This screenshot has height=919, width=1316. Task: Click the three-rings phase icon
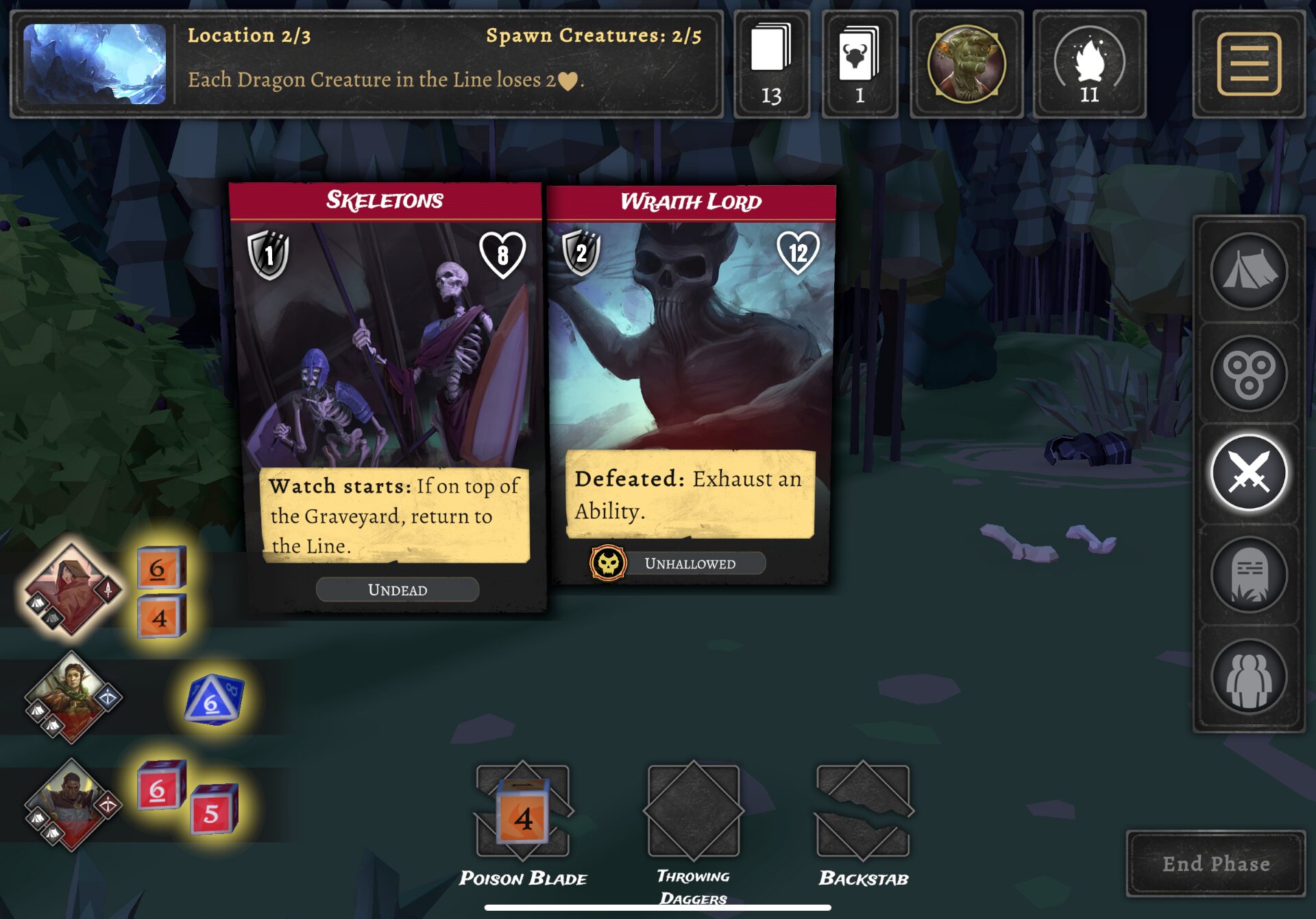click(1248, 373)
